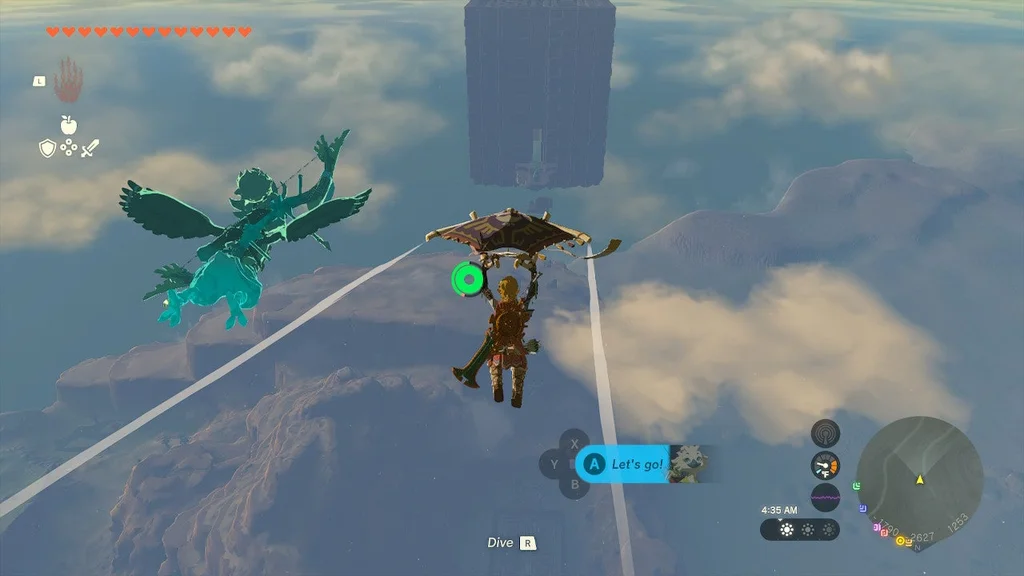1024x576 pixels.
Task: Select the bright sun weather forecast icon
Action: click(787, 530)
